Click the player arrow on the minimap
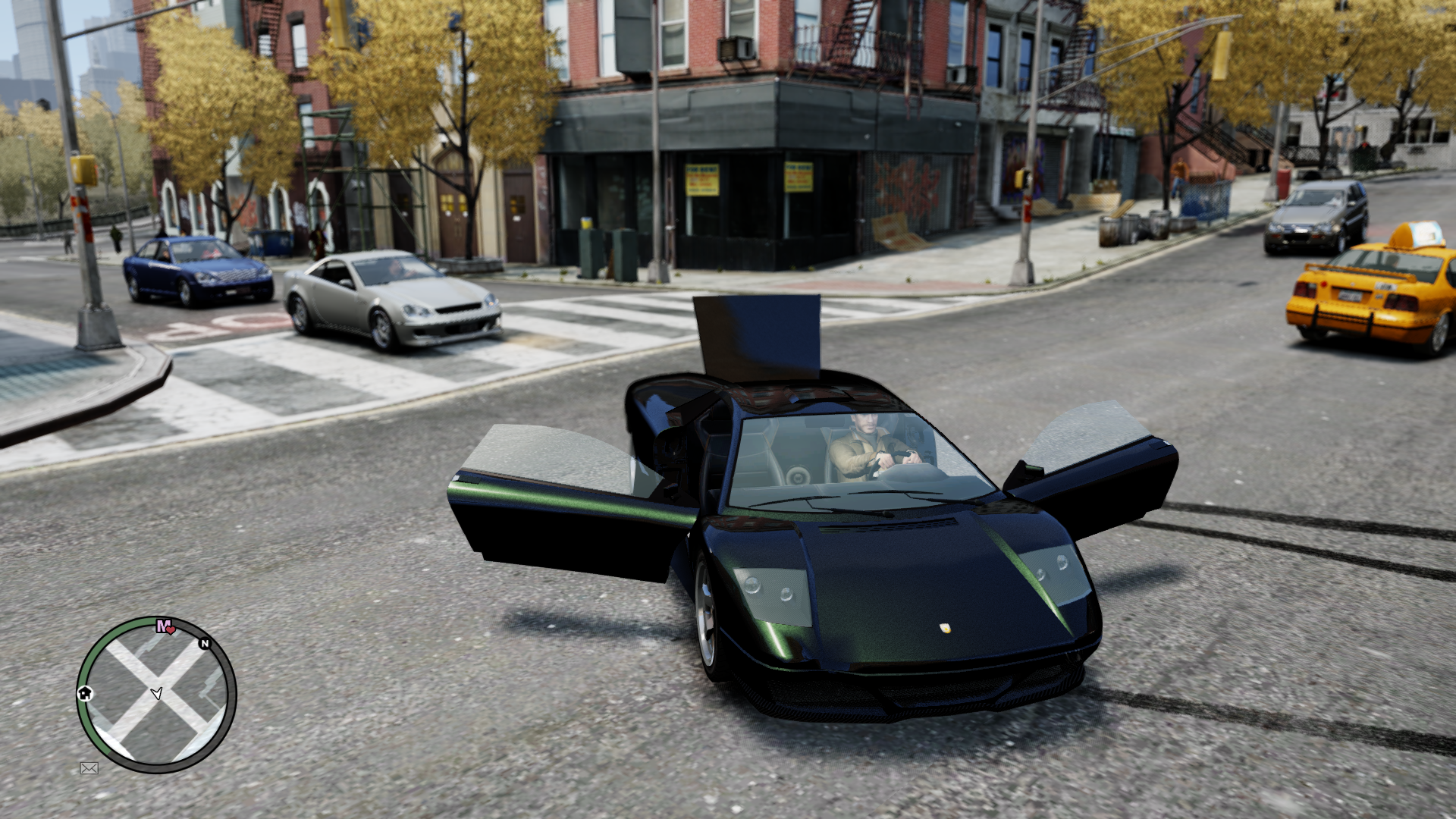The width and height of the screenshot is (1456, 819). 156,693
